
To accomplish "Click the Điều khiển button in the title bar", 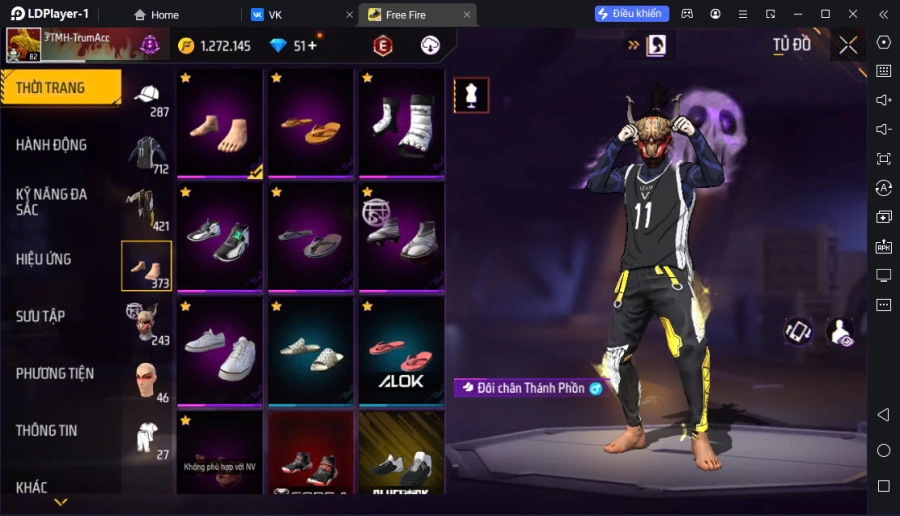I will [631, 14].
